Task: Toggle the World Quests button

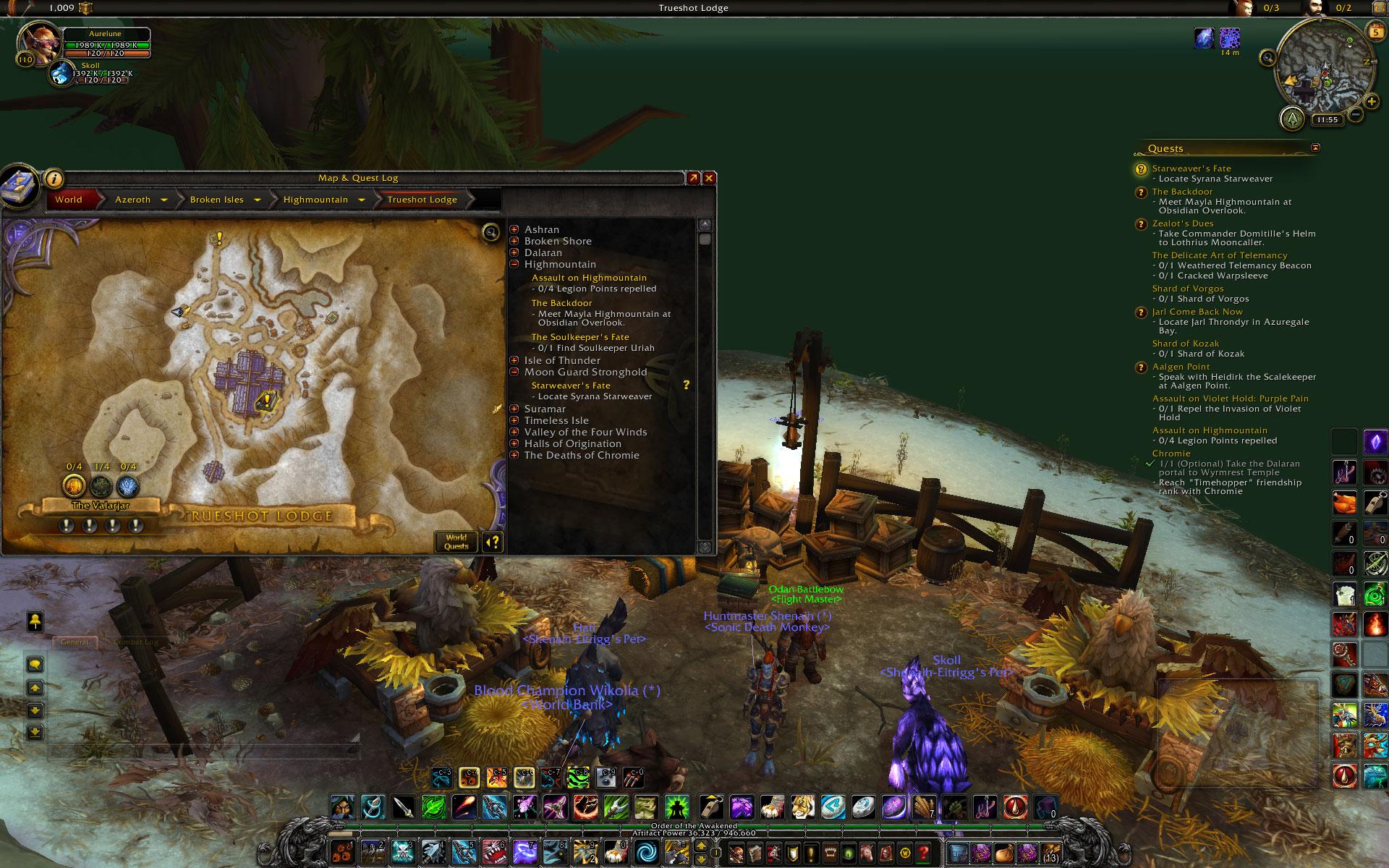Action: coord(456,542)
